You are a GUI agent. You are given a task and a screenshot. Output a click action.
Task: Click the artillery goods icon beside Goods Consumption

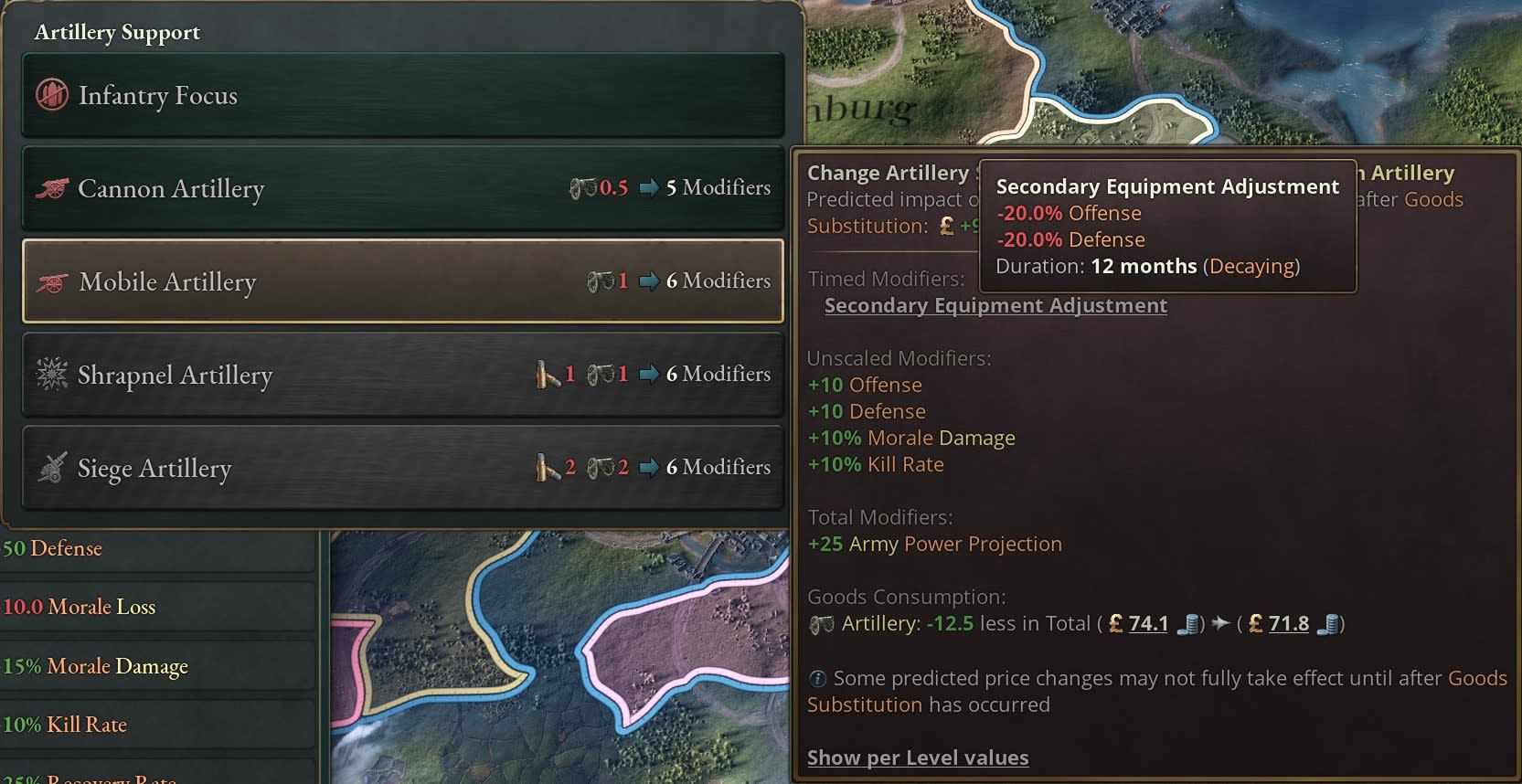821,625
